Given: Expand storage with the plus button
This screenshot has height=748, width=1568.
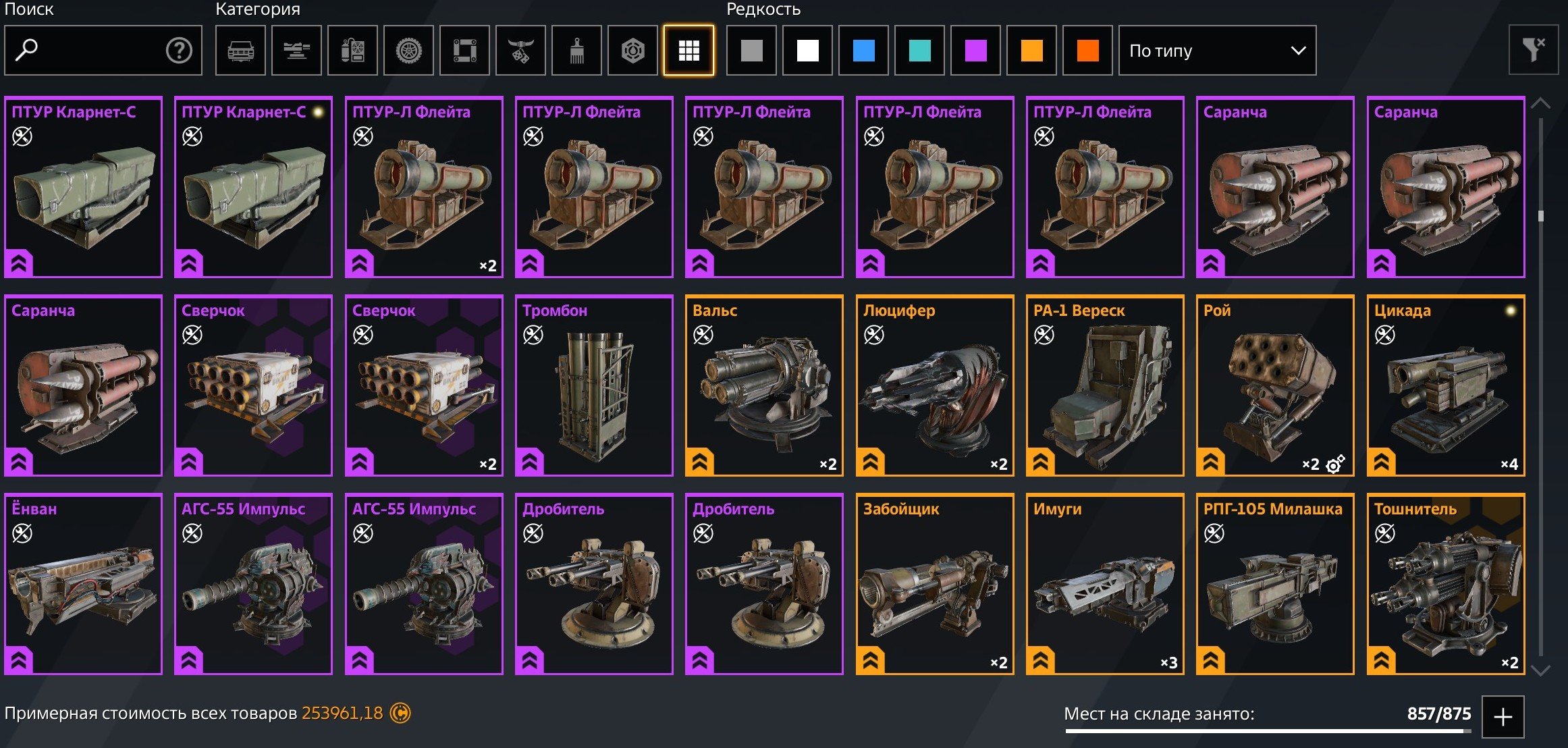Looking at the screenshot, I should coord(1503,717).
